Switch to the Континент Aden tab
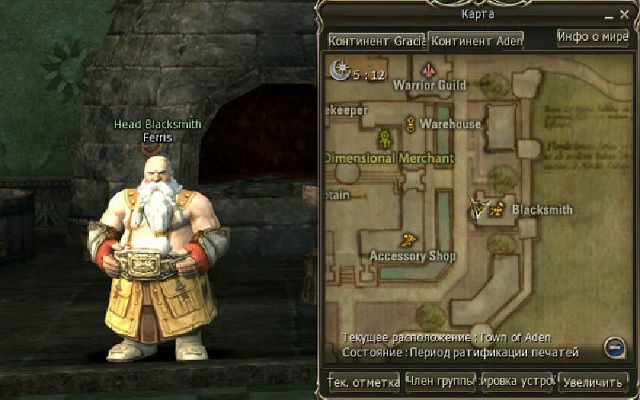The width and height of the screenshot is (640, 400). tap(476, 41)
